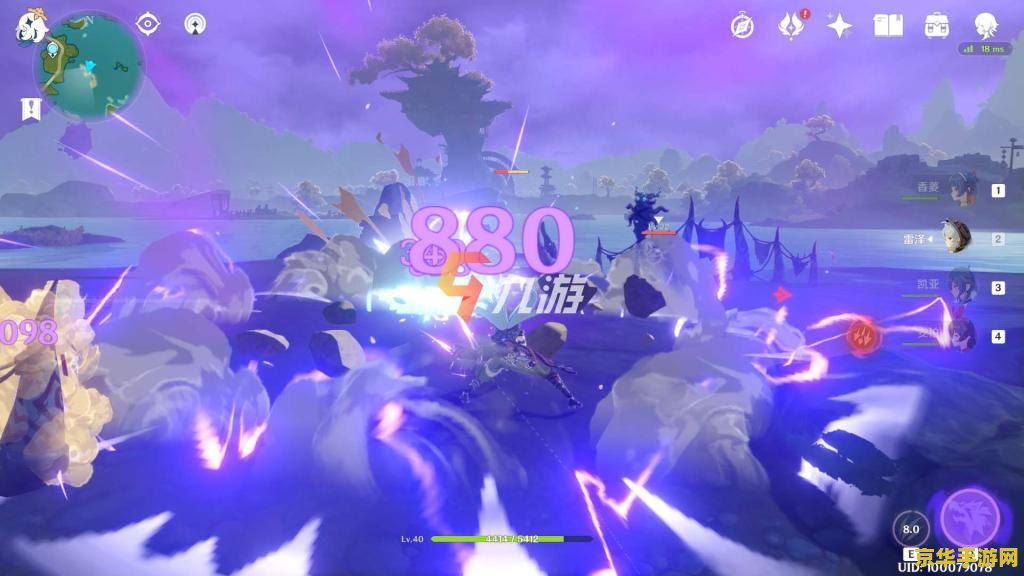Image resolution: width=1024 pixels, height=576 pixels.
Task: Use the elemental skill showing 8.0 cooldown
Action: click(910, 529)
